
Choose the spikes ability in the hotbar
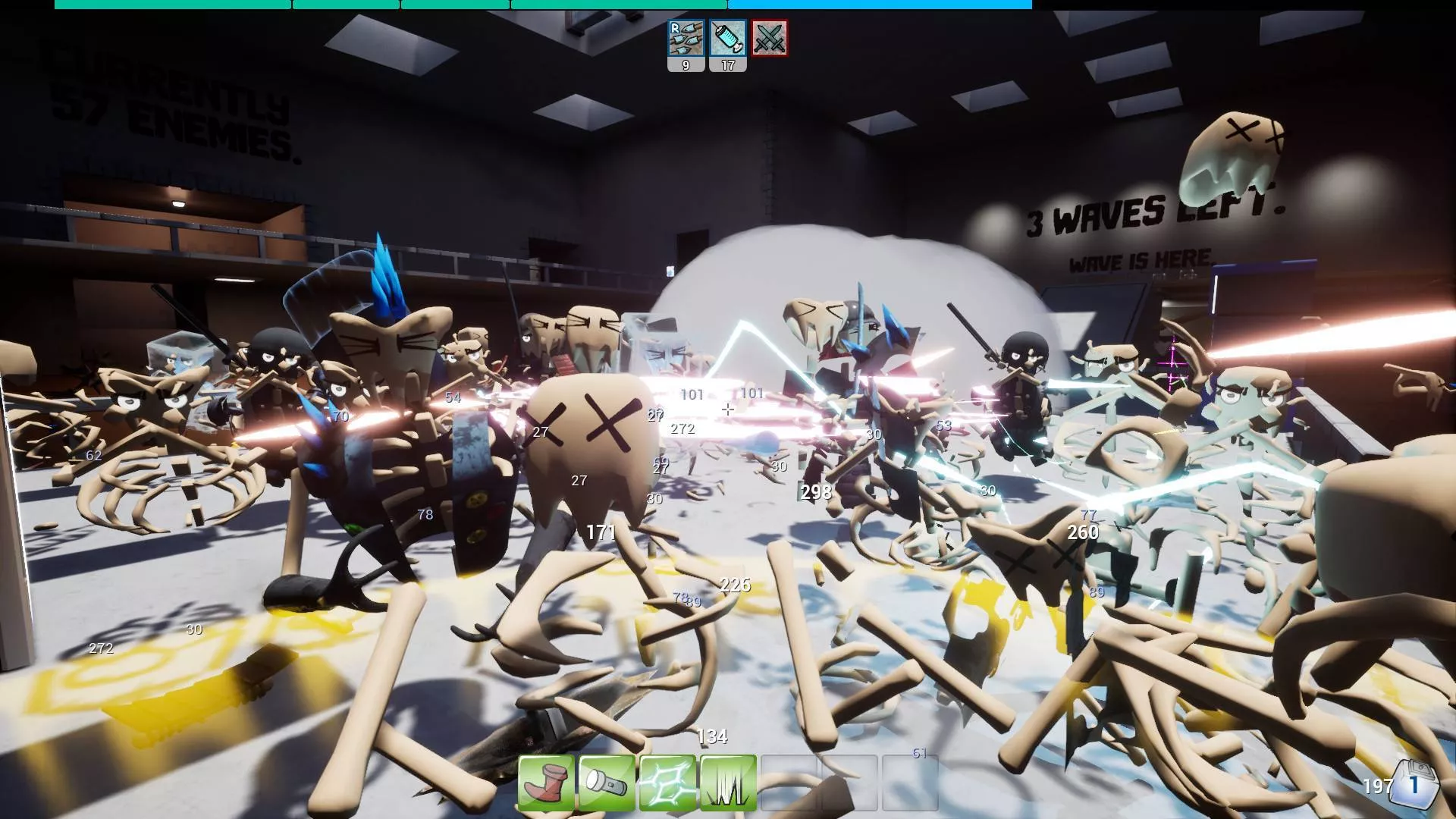728,783
